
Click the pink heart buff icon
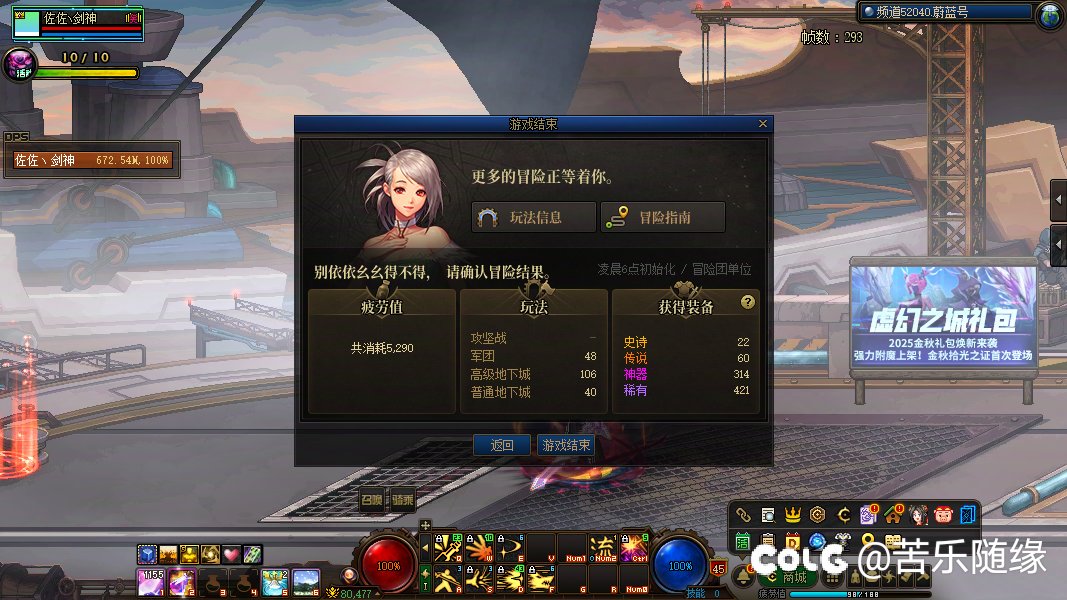coord(232,554)
